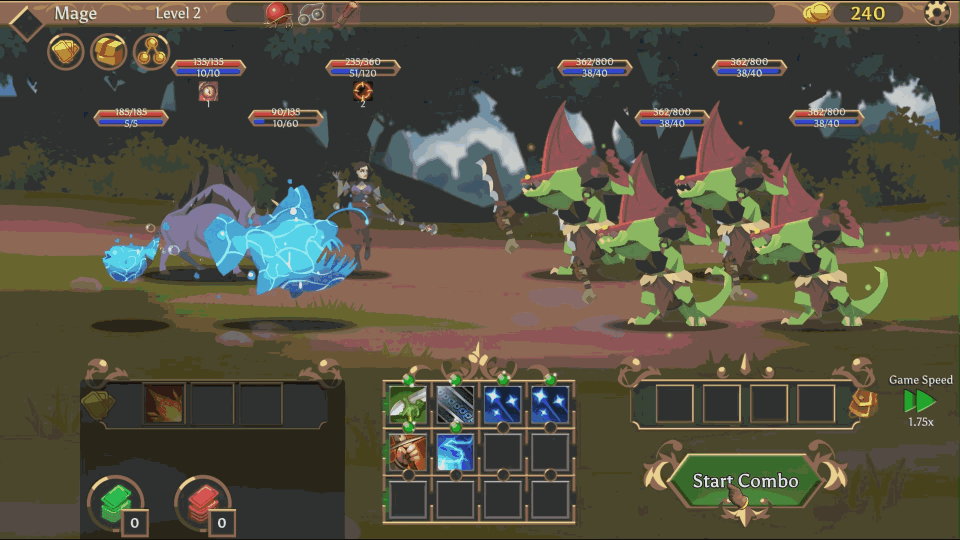Start the combo attack

tap(745, 481)
